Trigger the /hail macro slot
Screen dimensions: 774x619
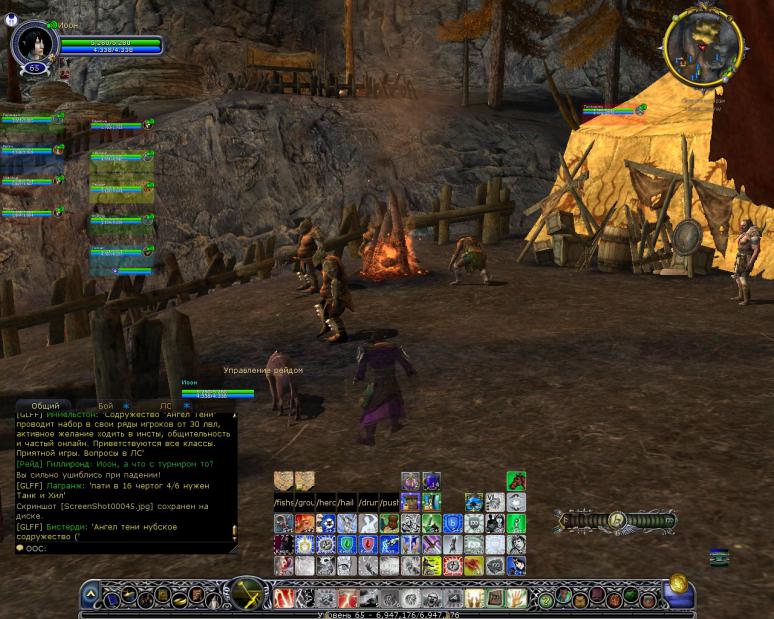click(347, 502)
